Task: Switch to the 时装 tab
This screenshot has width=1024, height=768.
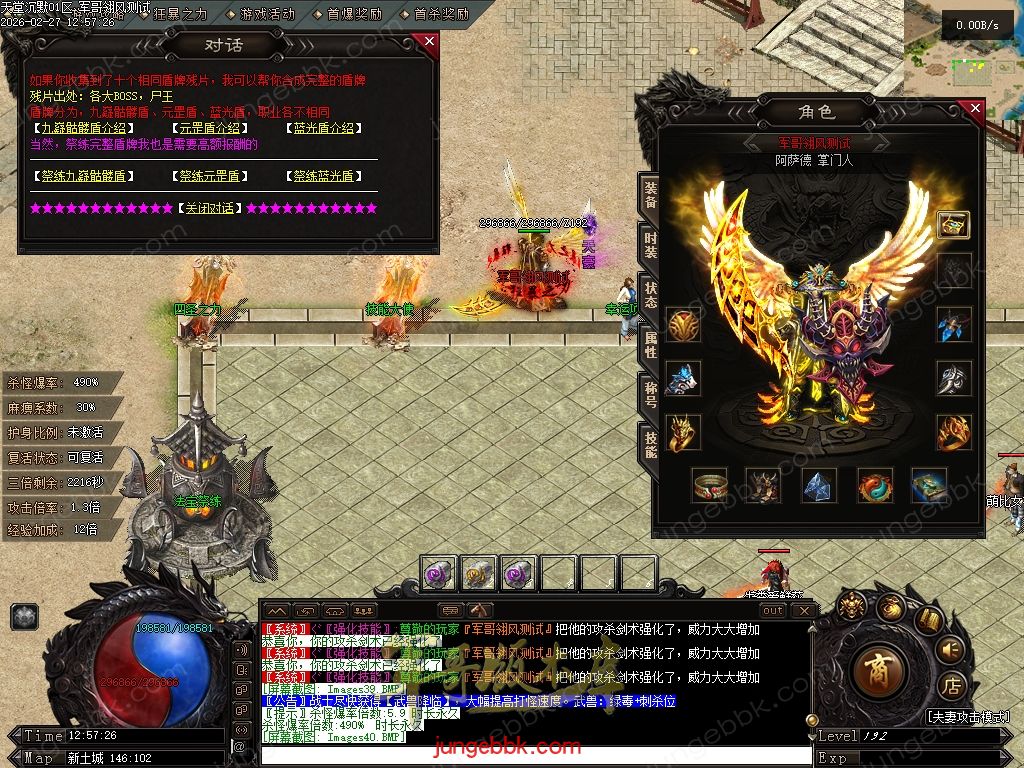Action: pos(650,245)
